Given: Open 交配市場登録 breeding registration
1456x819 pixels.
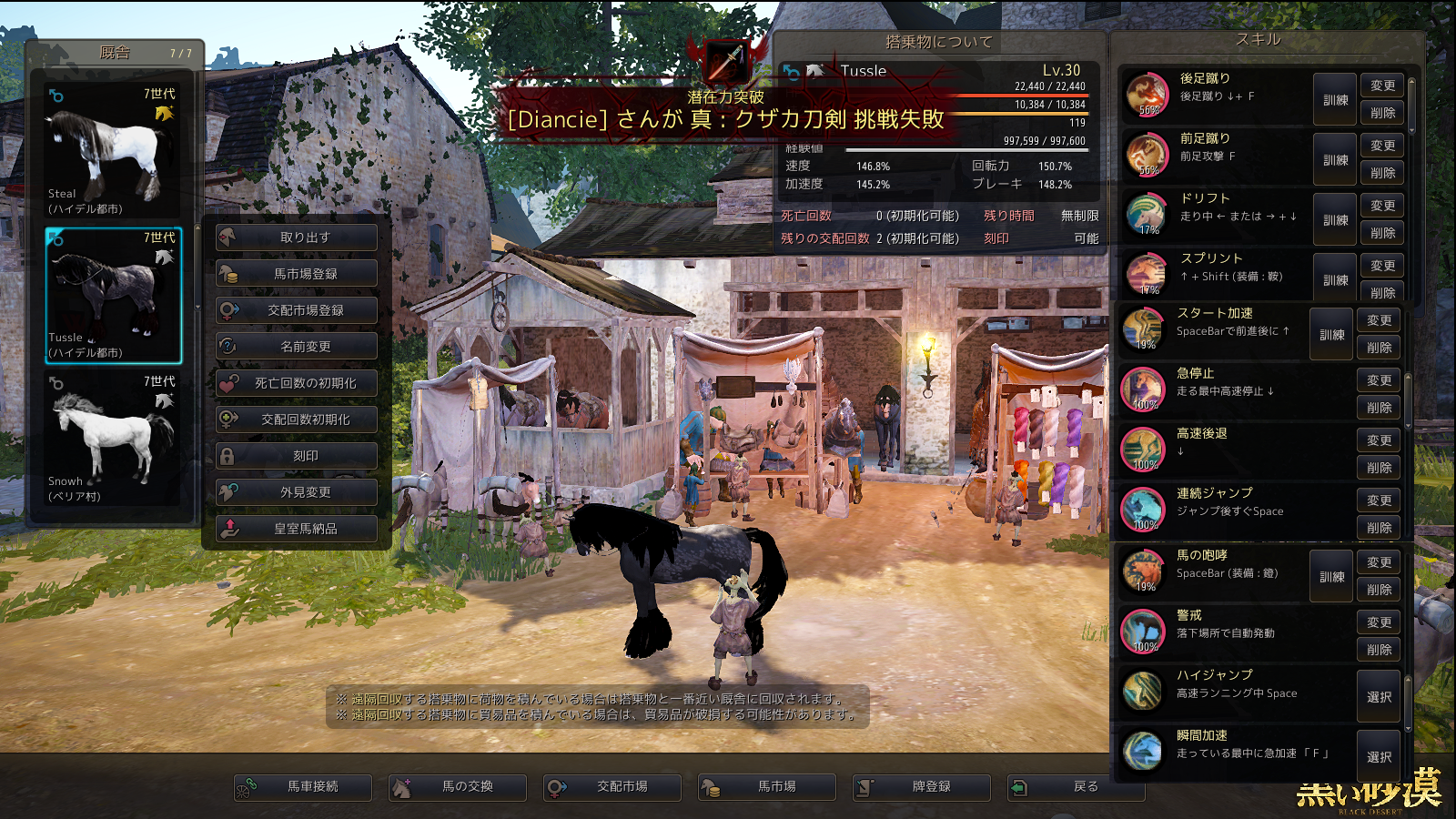Looking at the screenshot, I should click(x=297, y=310).
